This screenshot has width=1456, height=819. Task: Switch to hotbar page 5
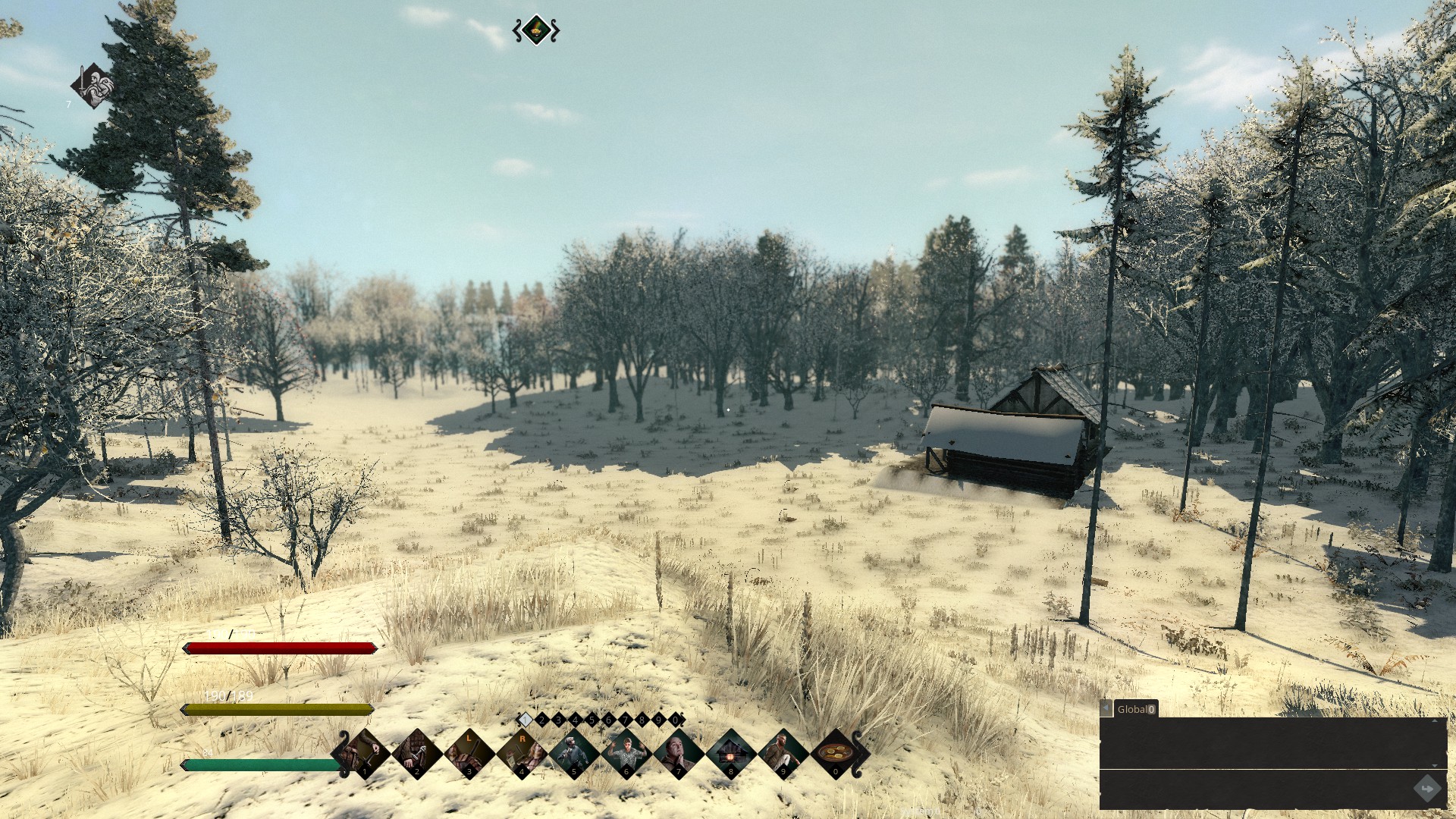(x=592, y=720)
